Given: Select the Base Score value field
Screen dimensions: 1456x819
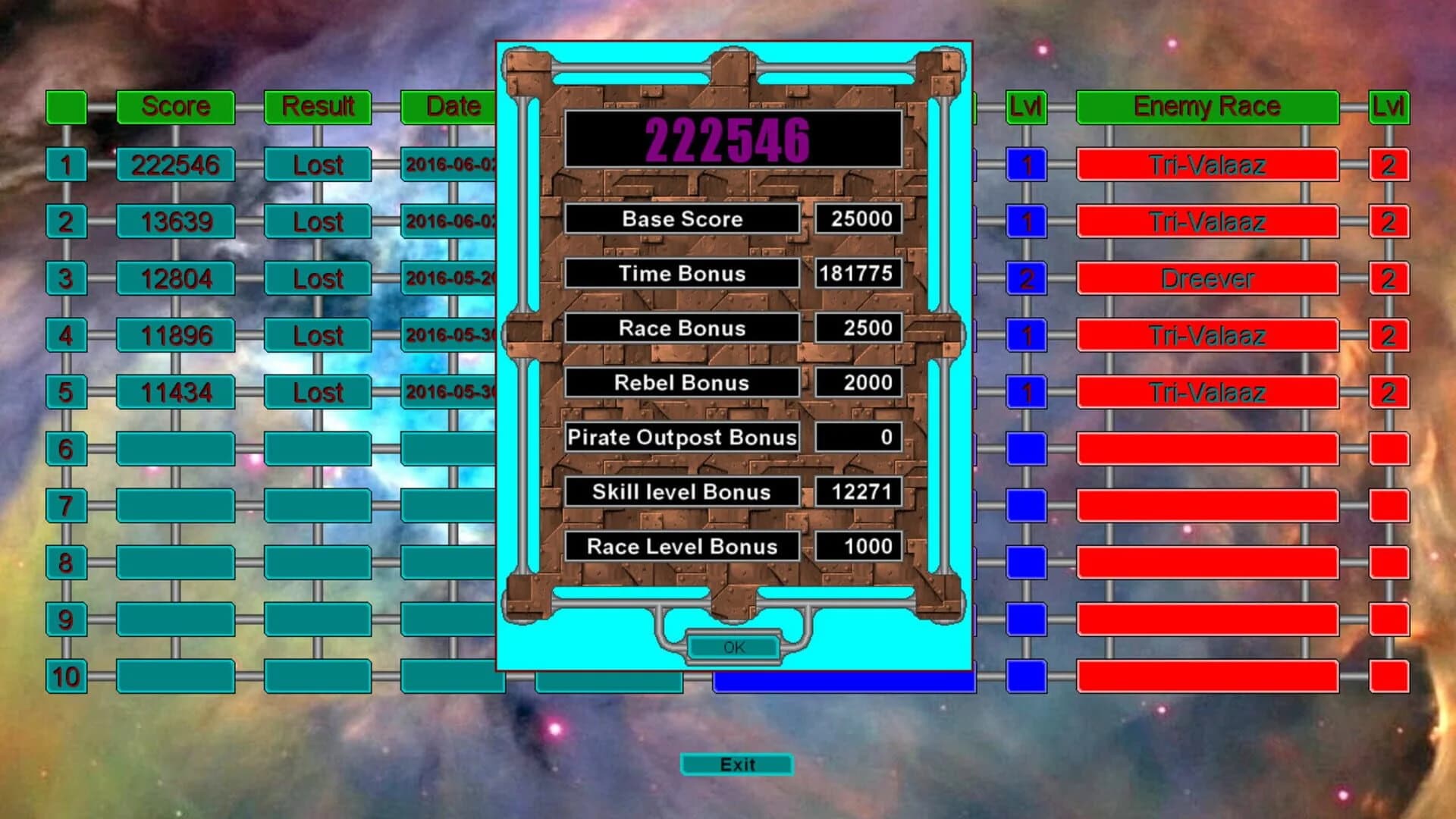Looking at the screenshot, I should tap(857, 219).
